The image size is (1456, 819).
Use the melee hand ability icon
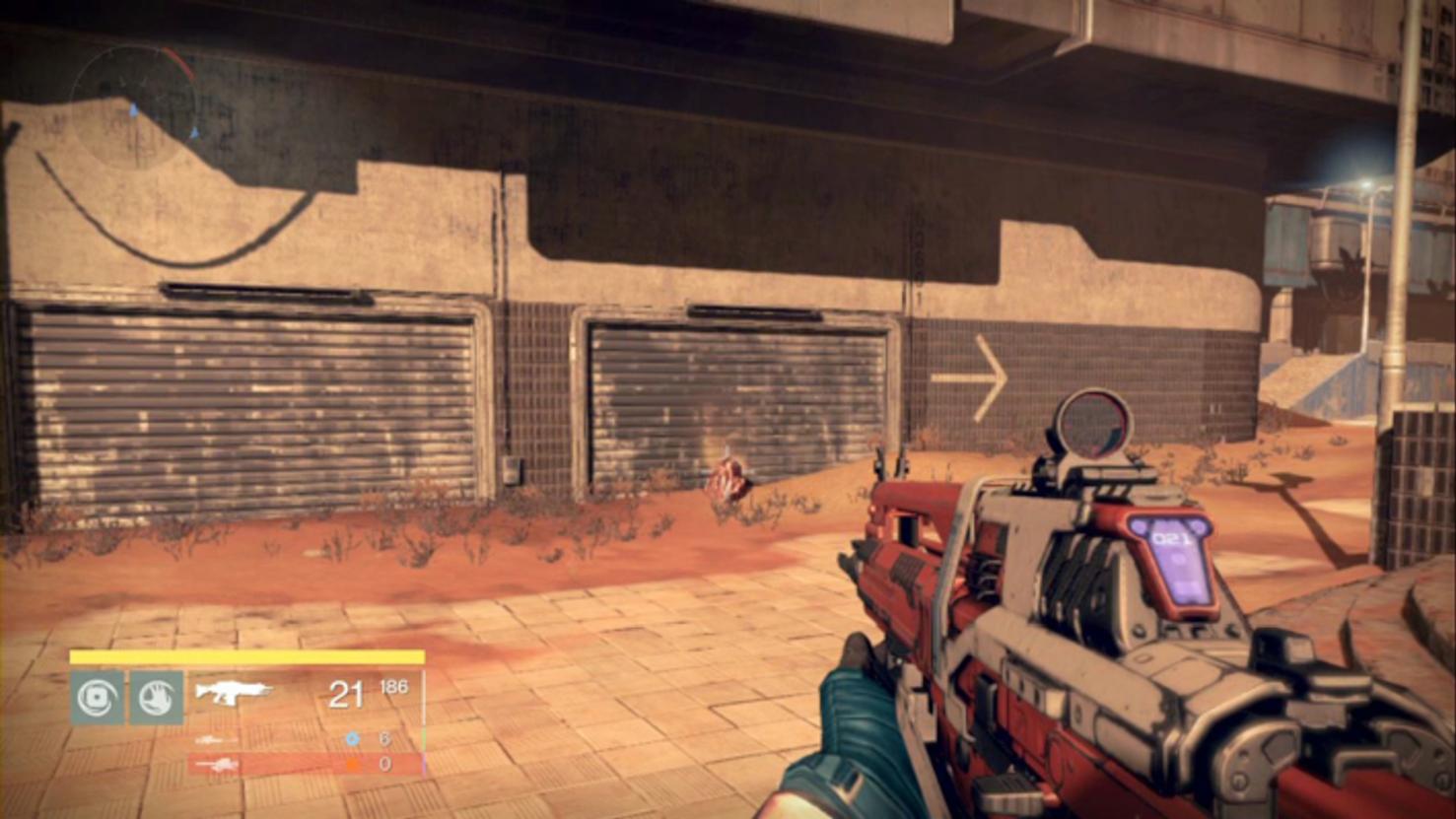[157, 698]
